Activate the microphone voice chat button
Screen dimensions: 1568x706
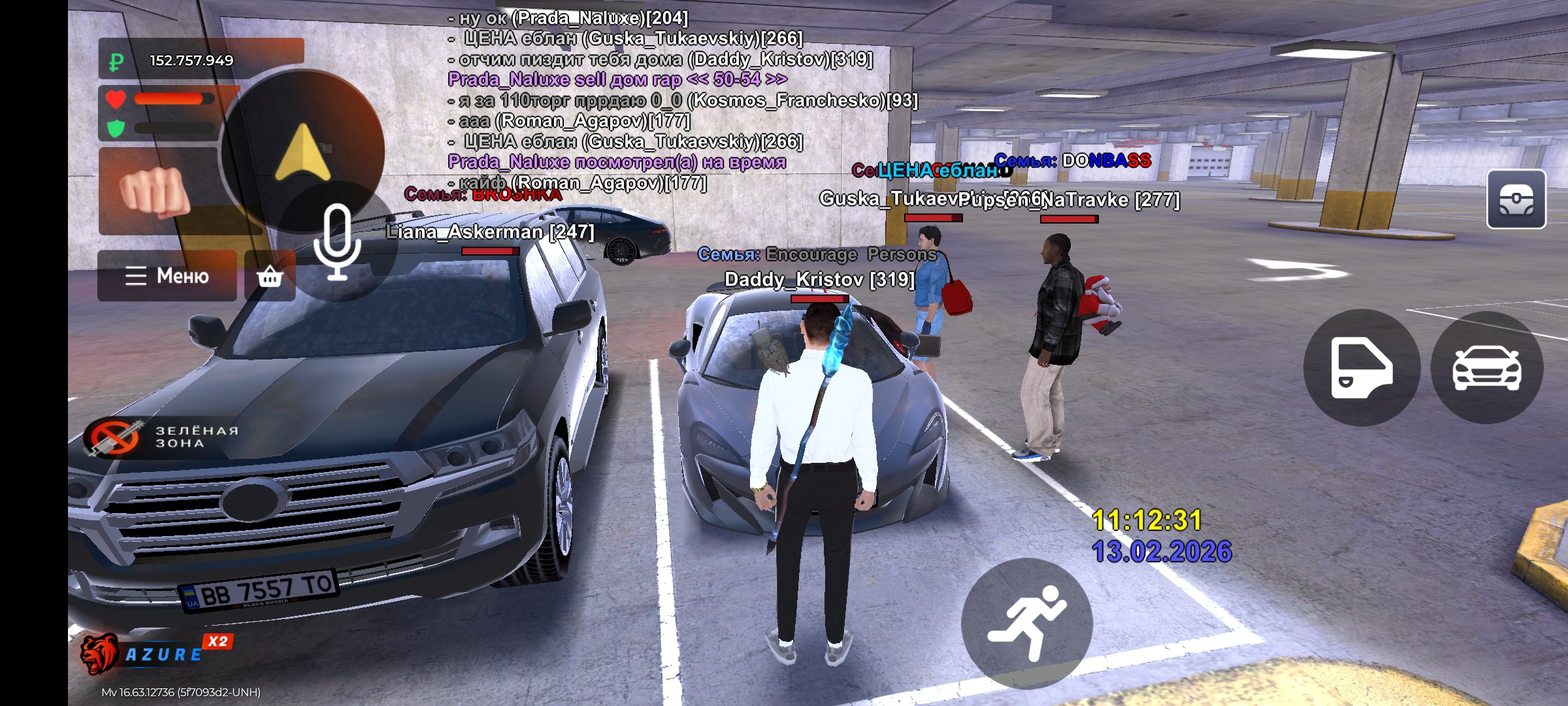[x=337, y=242]
